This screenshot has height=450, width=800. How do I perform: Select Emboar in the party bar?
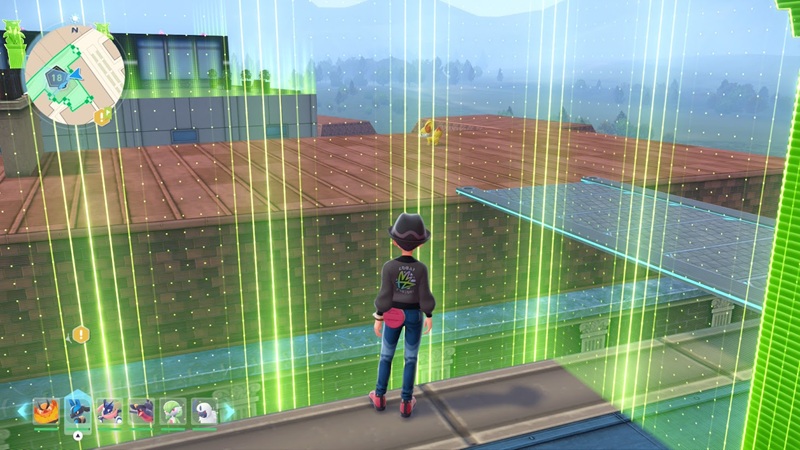(46, 411)
